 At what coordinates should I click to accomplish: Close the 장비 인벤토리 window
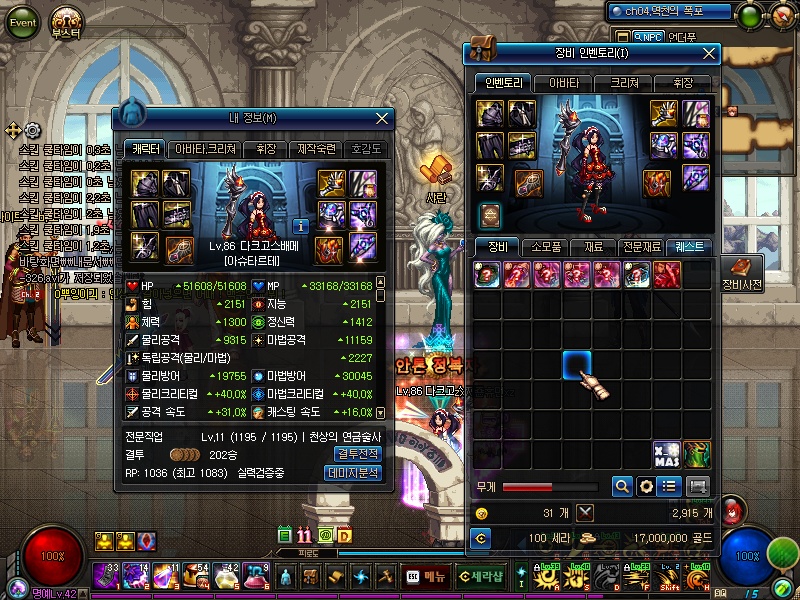[710, 53]
